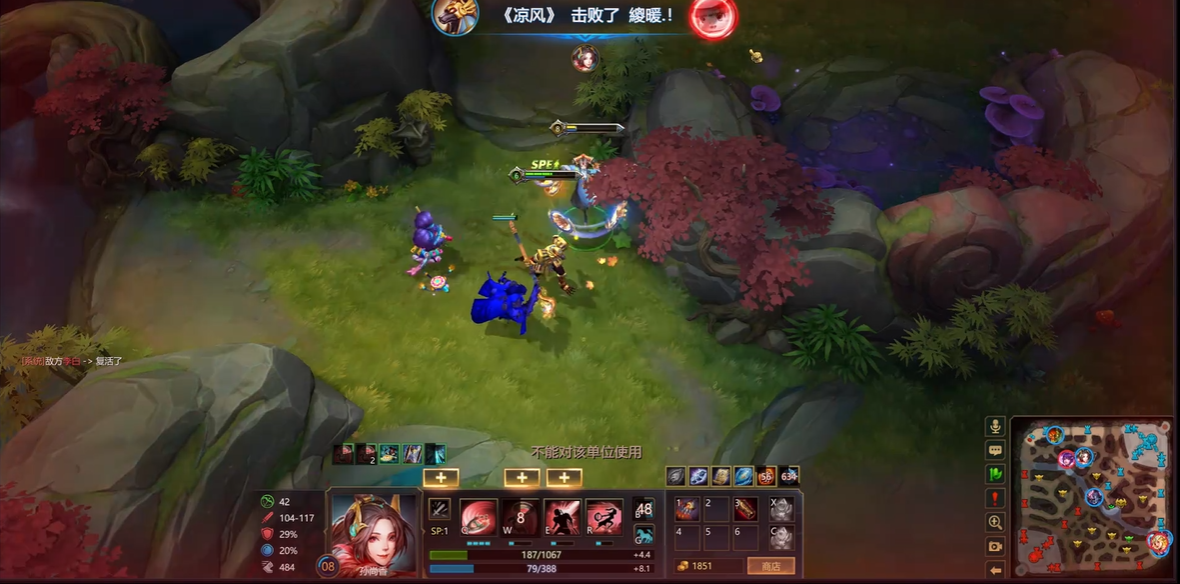Use the item in inventory slot 3
This screenshot has width=1180, height=584.
point(746,510)
